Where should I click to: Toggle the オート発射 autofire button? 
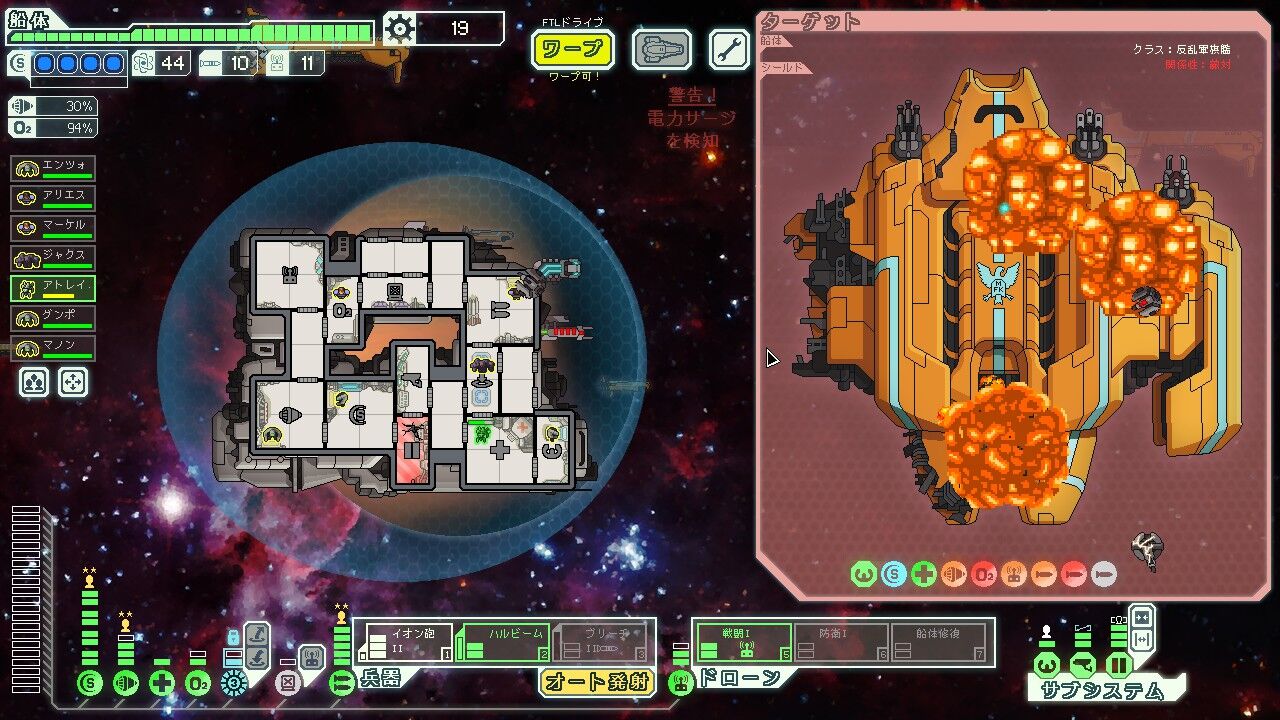pyautogui.click(x=597, y=683)
